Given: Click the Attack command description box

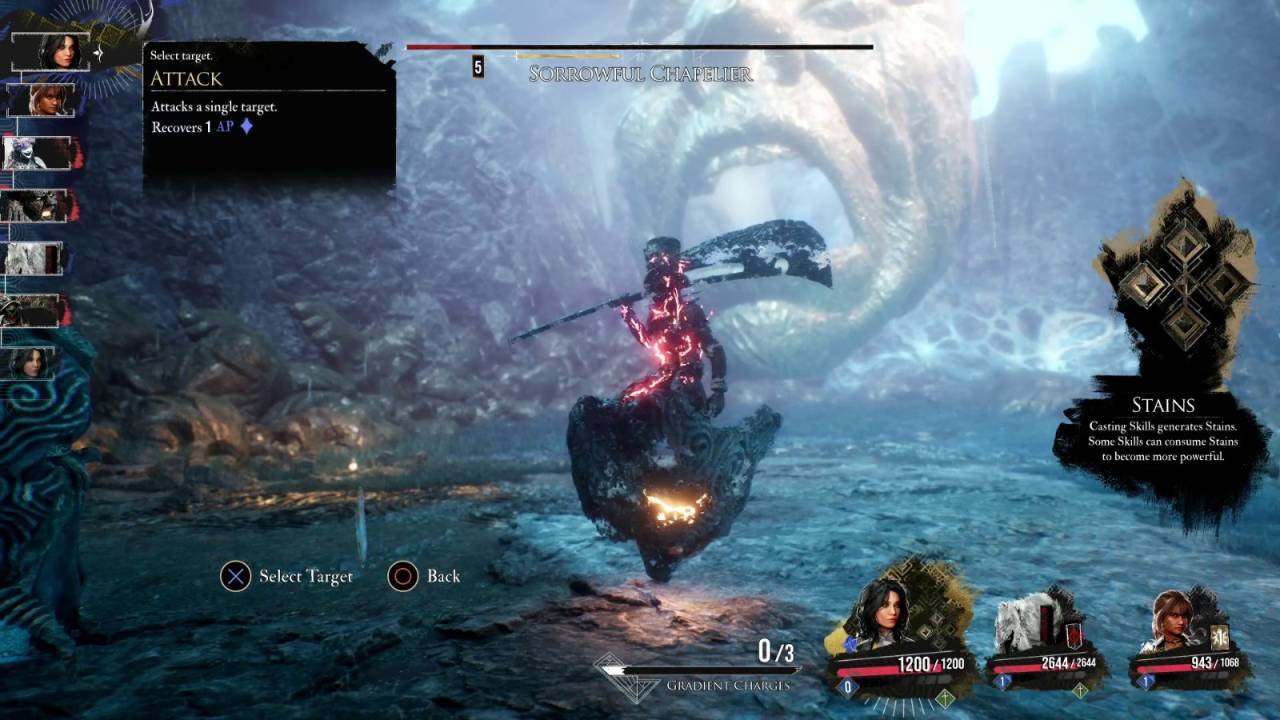Looking at the screenshot, I should tap(268, 113).
